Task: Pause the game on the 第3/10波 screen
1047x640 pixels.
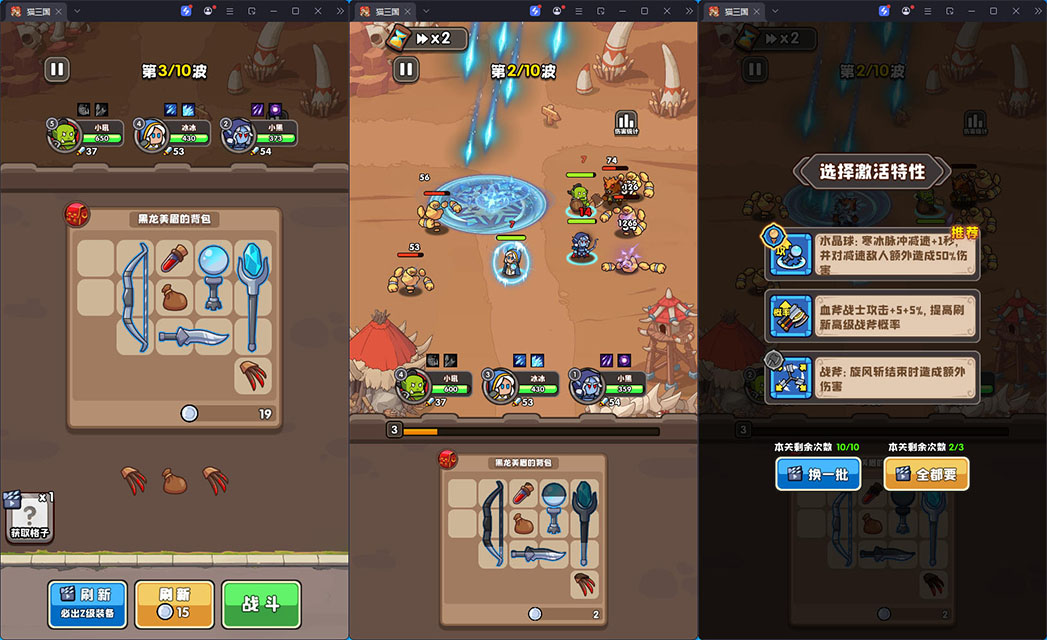Action: [x=57, y=69]
